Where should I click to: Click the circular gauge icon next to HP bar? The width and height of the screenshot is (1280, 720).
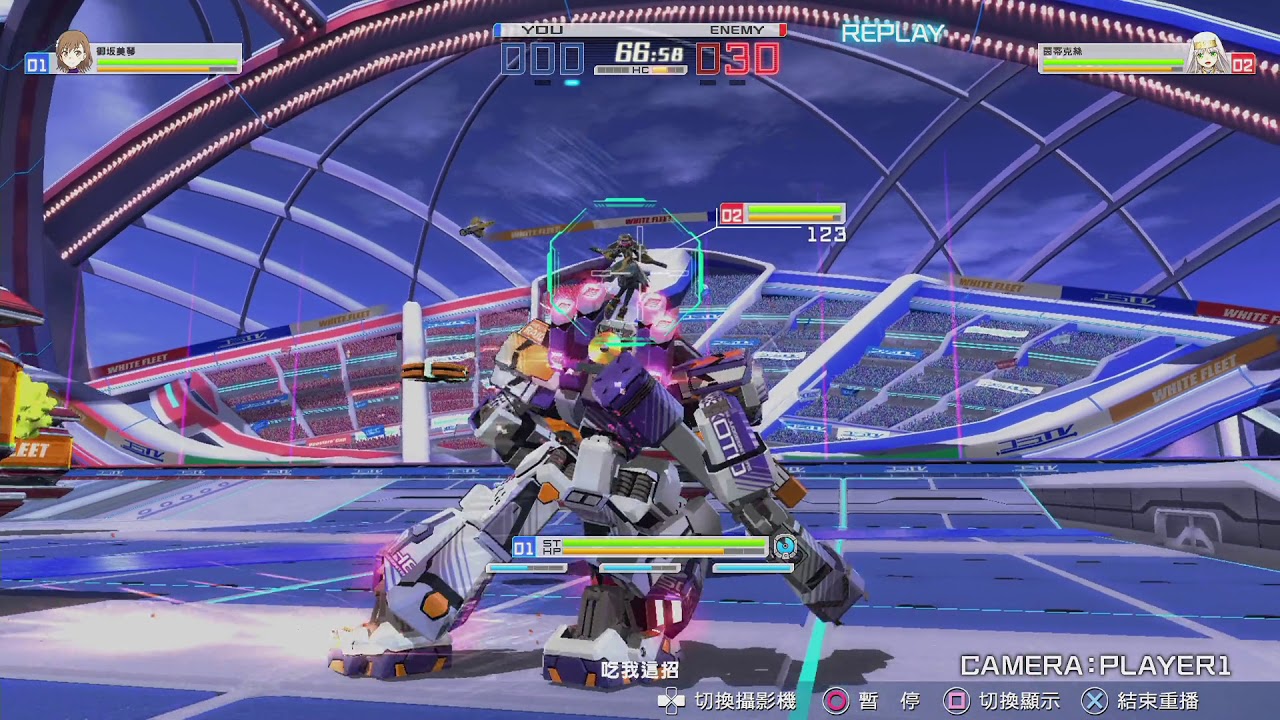[x=786, y=546]
